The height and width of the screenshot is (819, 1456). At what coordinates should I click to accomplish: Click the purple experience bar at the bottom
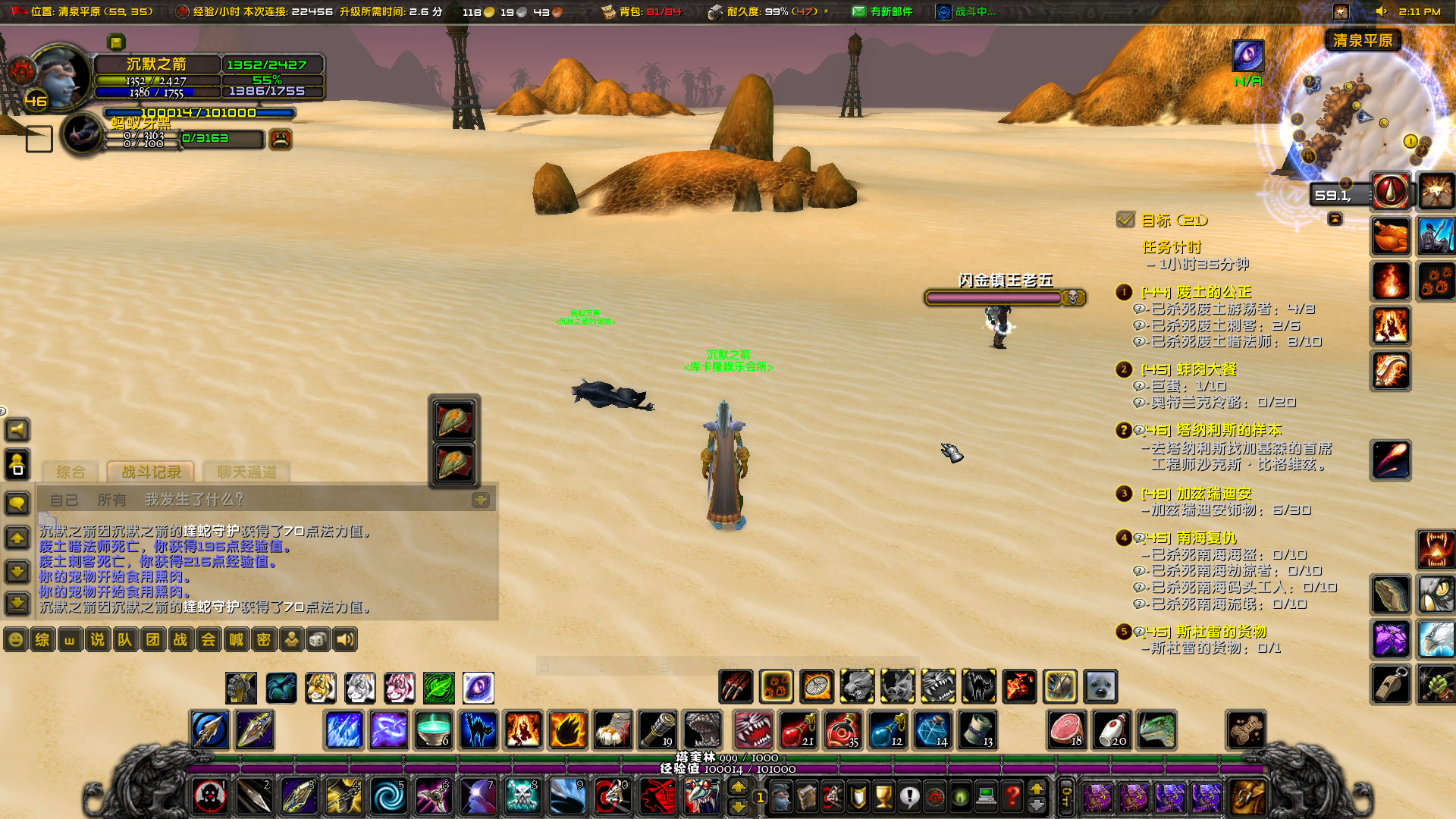531,769
